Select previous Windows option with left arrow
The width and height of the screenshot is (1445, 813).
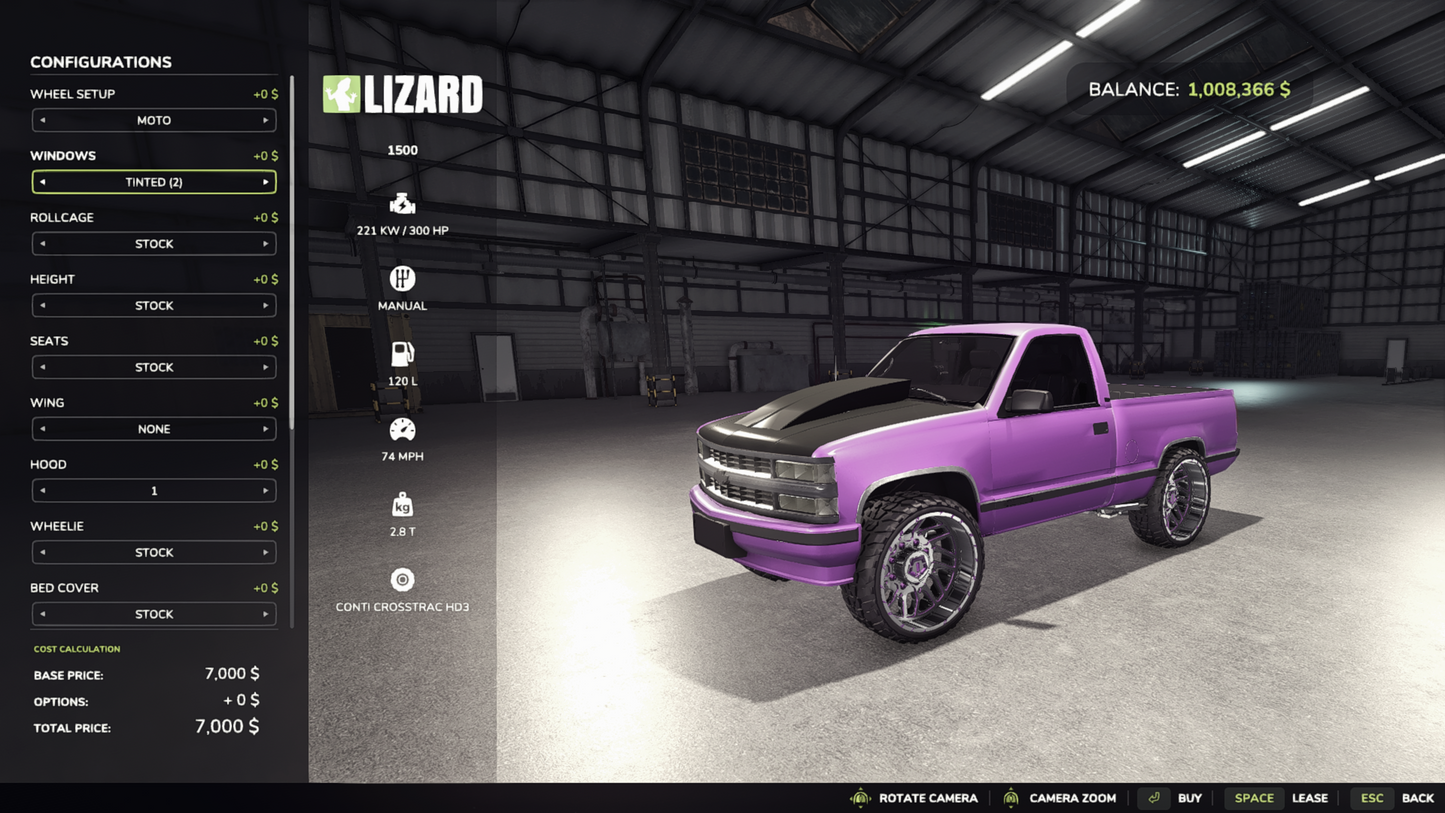click(43, 182)
